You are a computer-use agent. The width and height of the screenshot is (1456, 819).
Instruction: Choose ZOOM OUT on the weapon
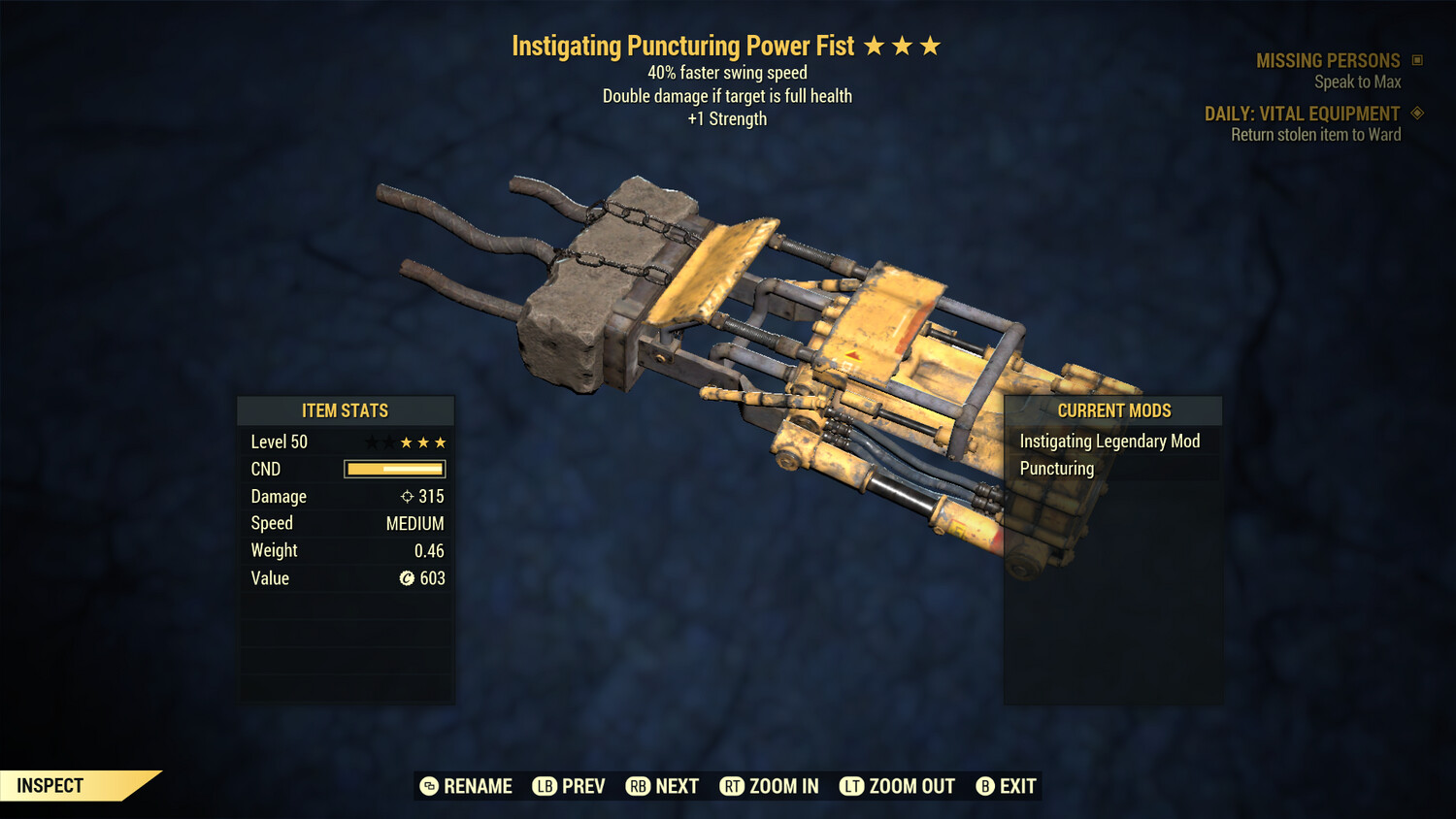(898, 786)
